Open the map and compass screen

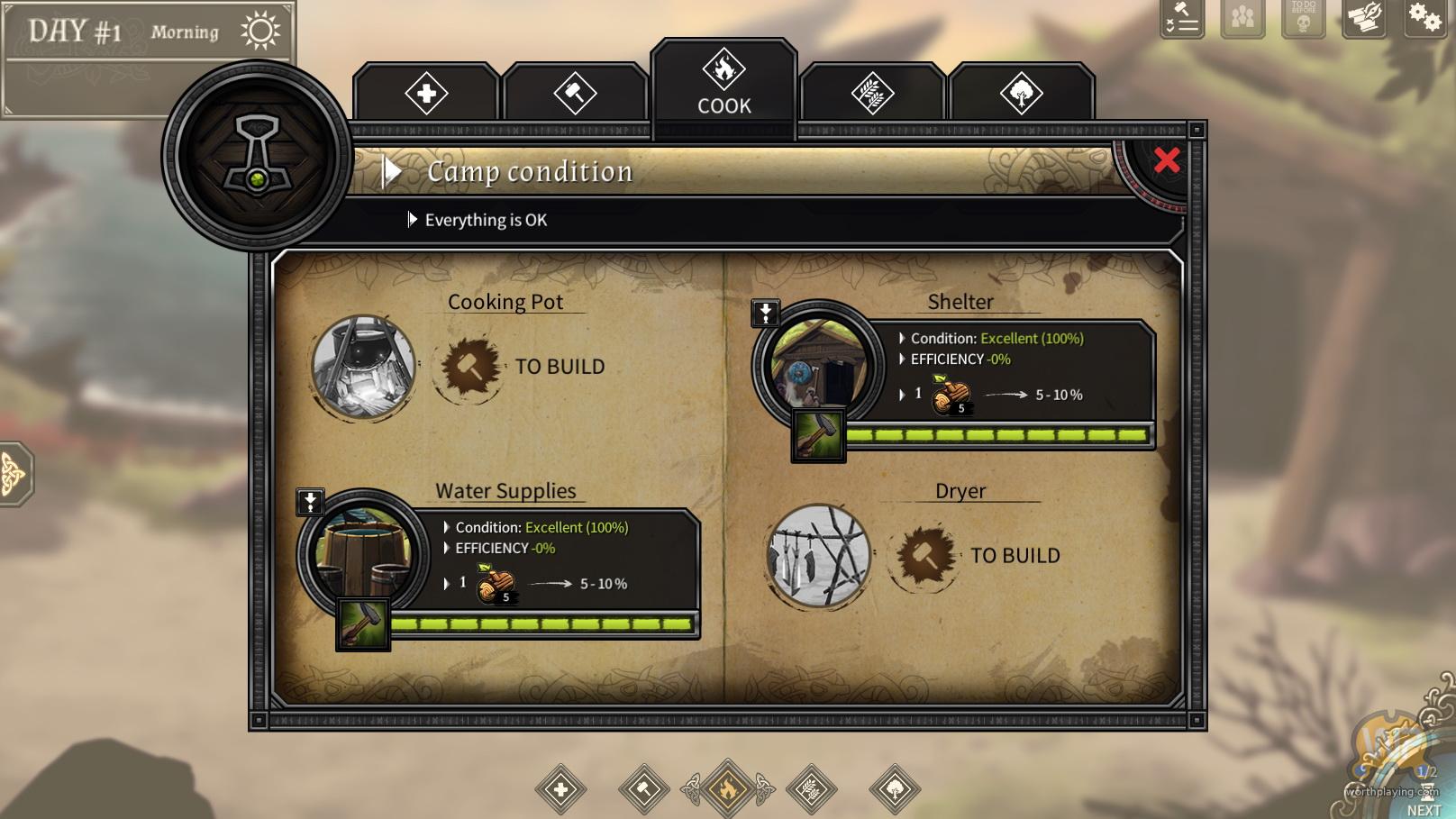coord(1364,18)
